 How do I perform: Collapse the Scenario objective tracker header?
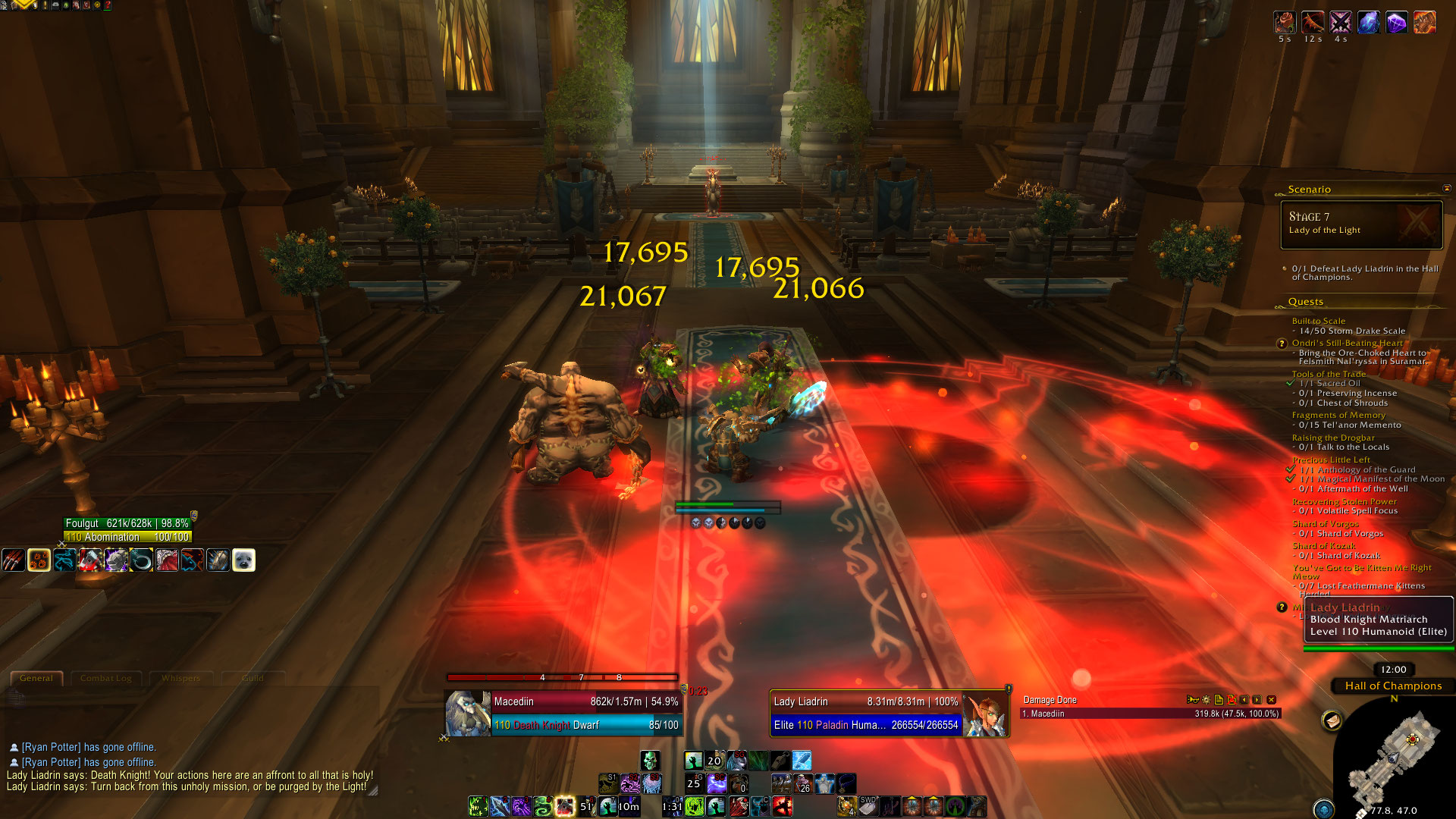pyautogui.click(x=1446, y=189)
